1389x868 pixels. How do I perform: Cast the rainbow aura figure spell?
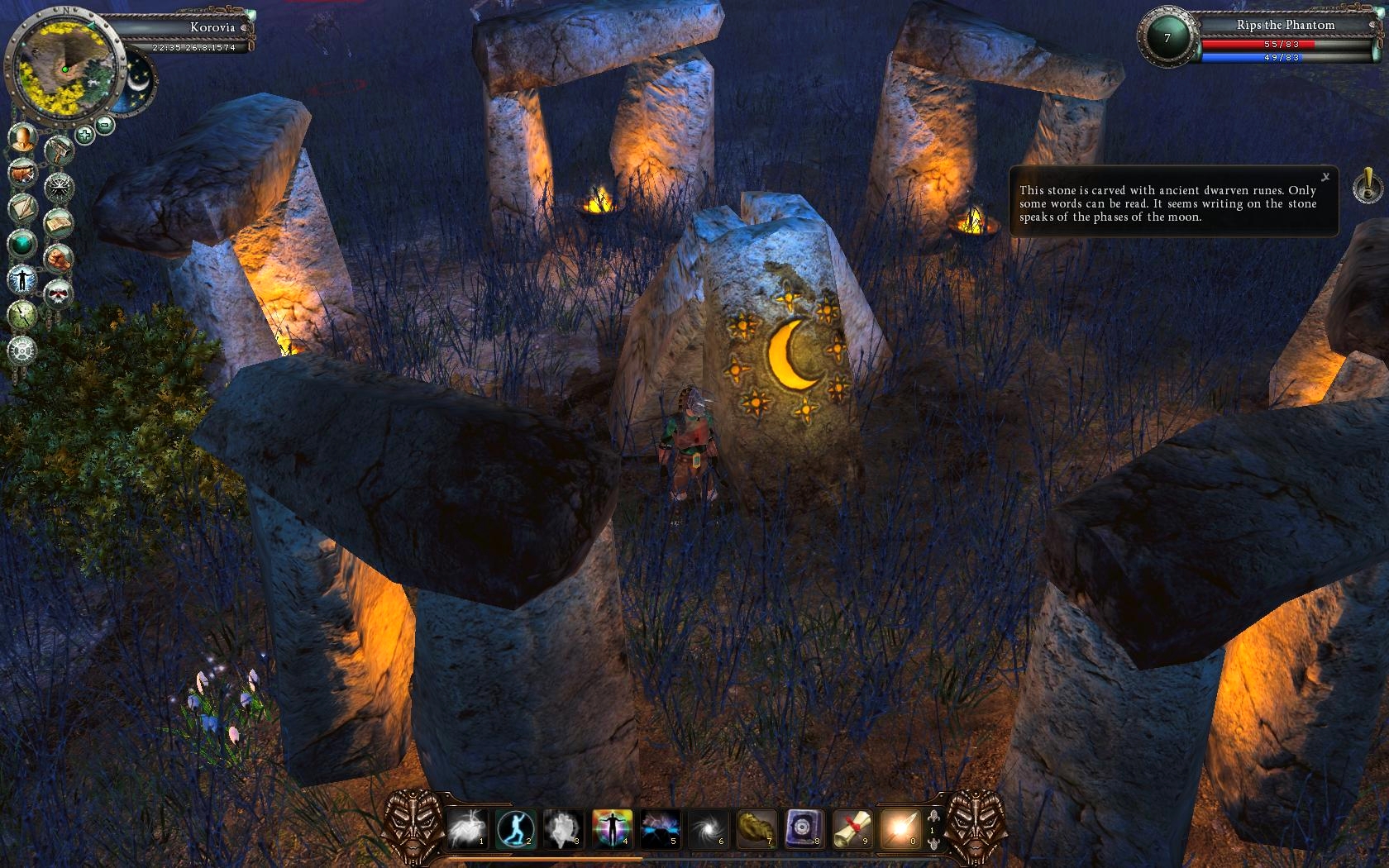pos(612,827)
